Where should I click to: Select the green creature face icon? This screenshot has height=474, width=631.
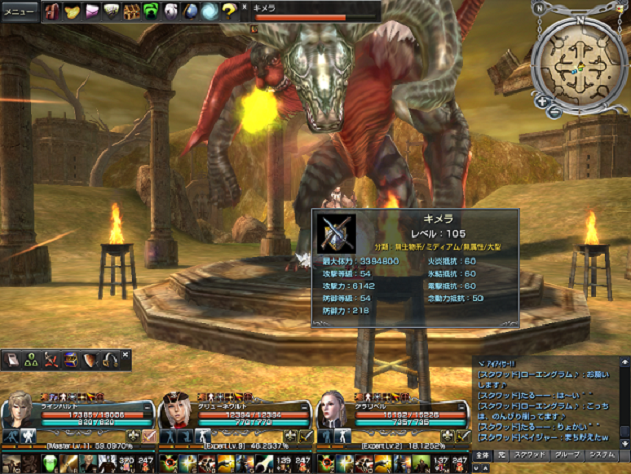pos(150,11)
